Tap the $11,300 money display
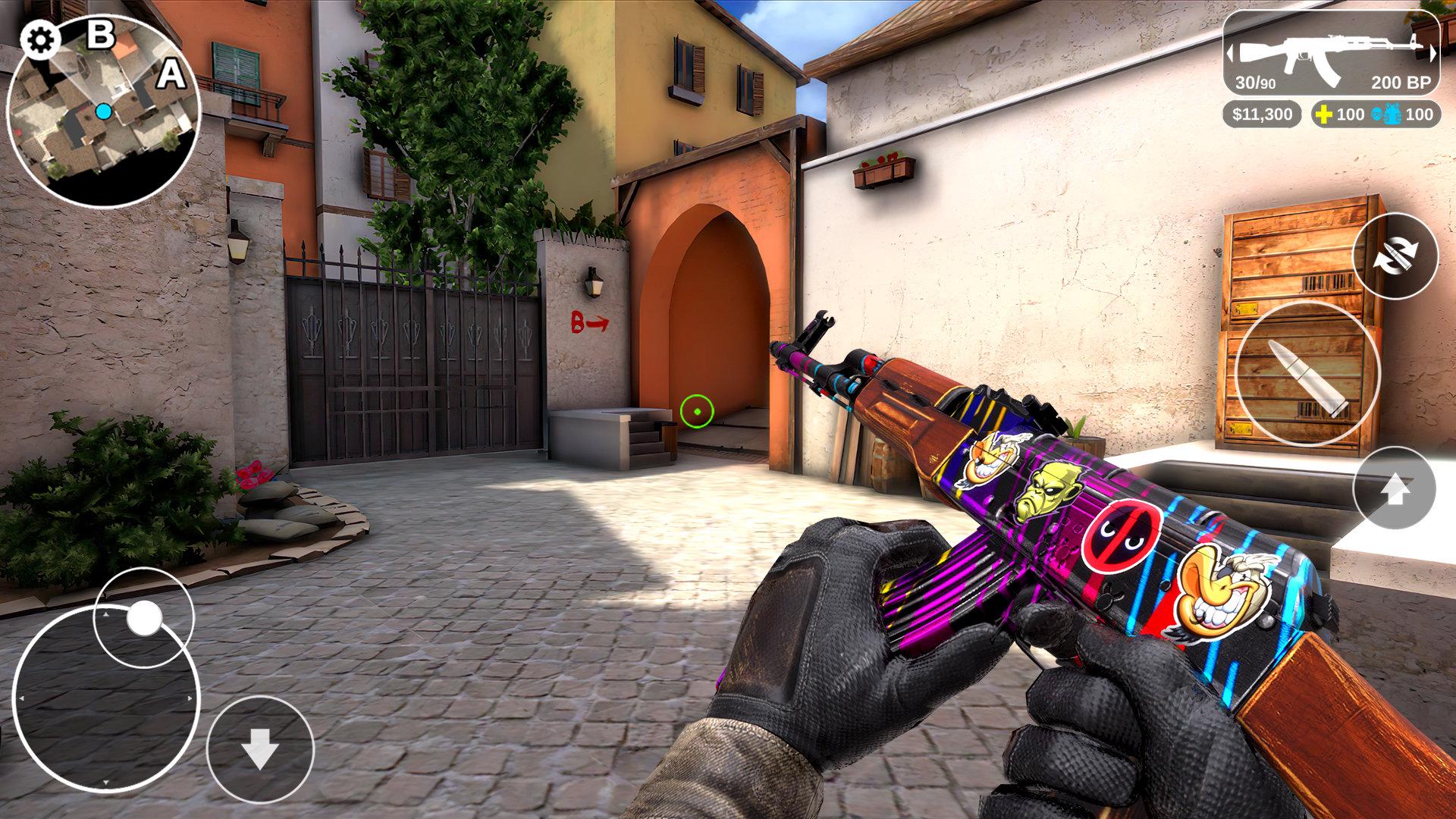The height and width of the screenshot is (819, 1456). tap(1261, 115)
